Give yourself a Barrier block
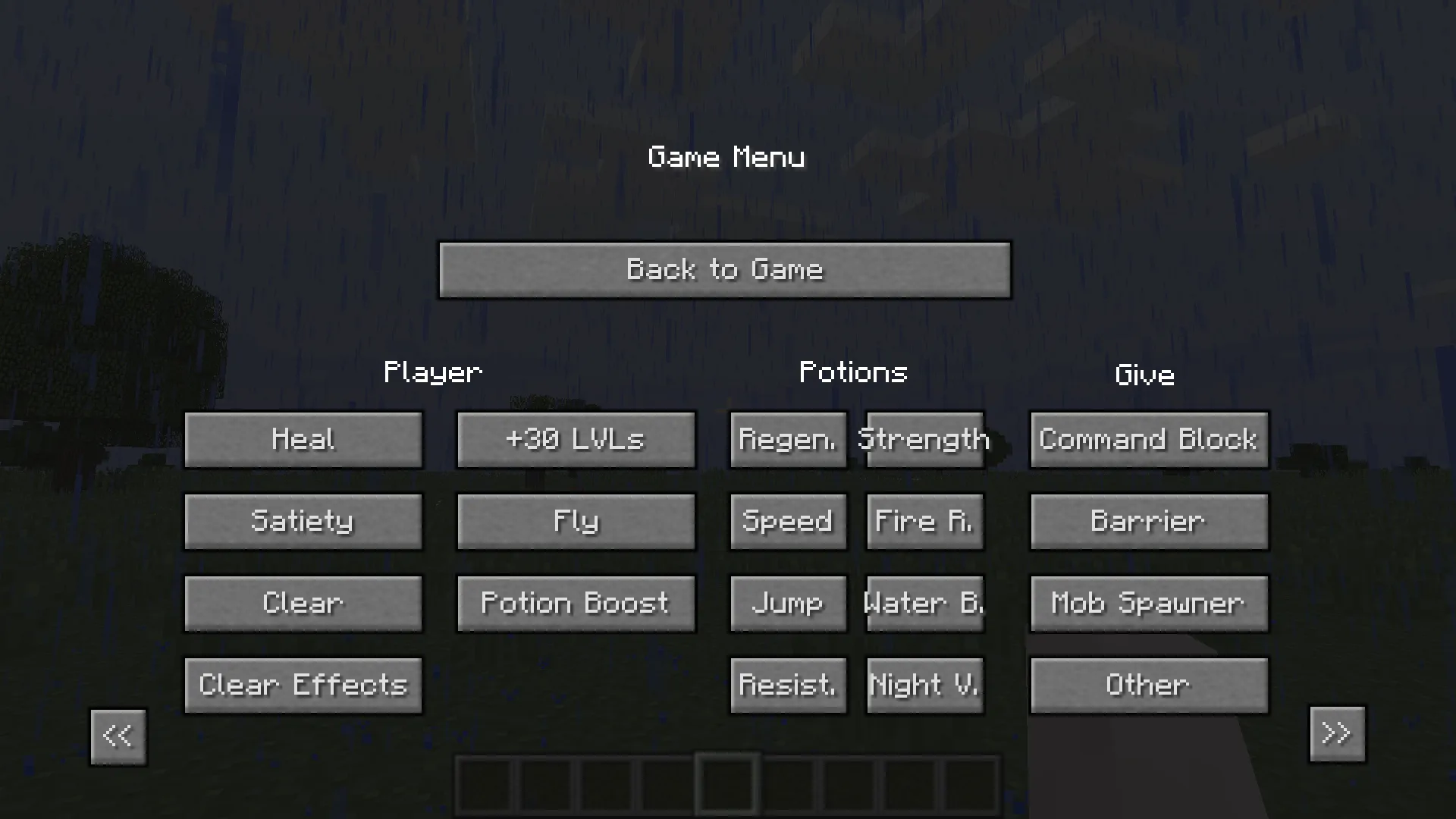Viewport: 1456px width, 819px height. 1148,522
